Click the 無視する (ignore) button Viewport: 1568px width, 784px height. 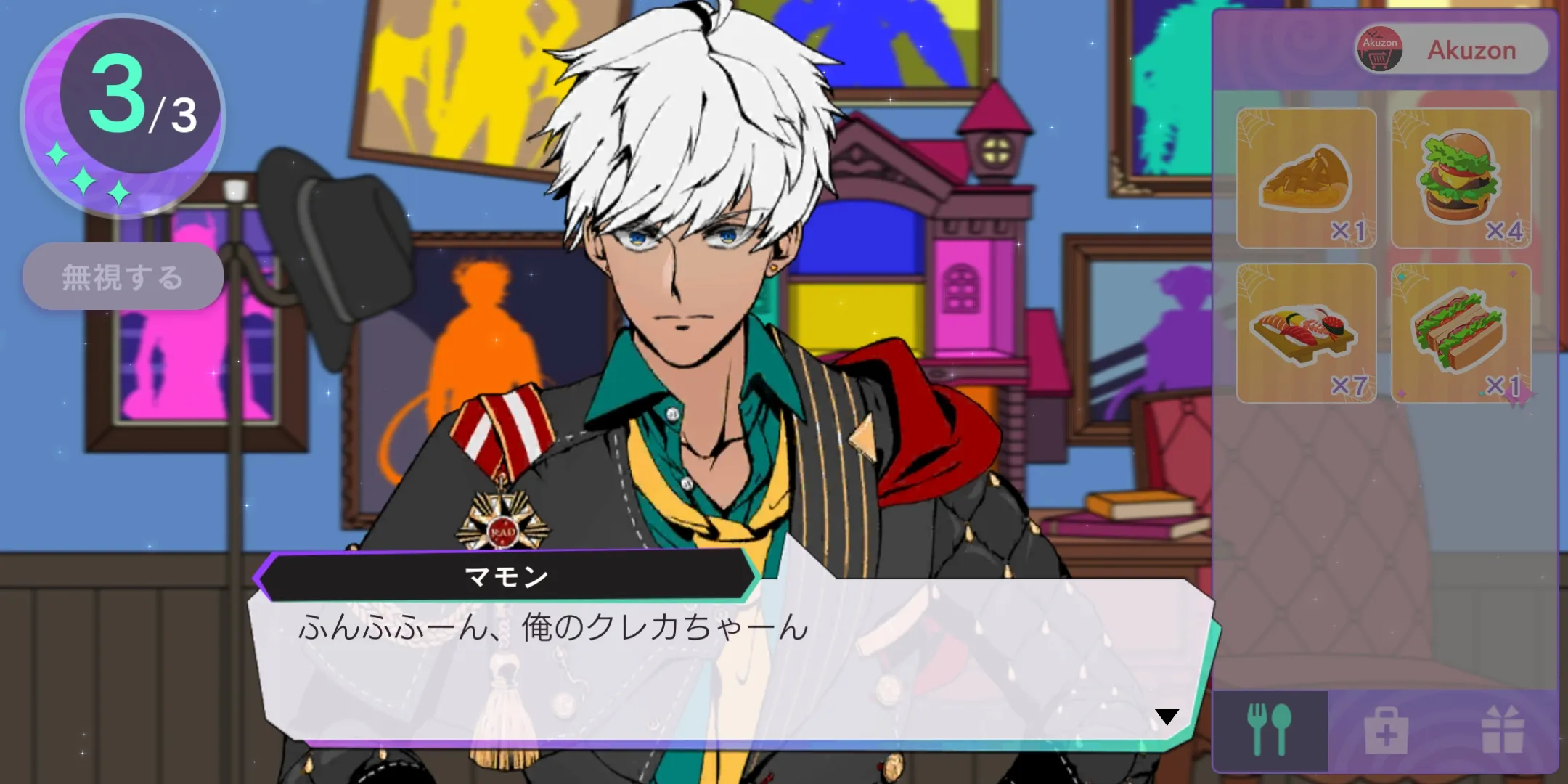point(123,277)
